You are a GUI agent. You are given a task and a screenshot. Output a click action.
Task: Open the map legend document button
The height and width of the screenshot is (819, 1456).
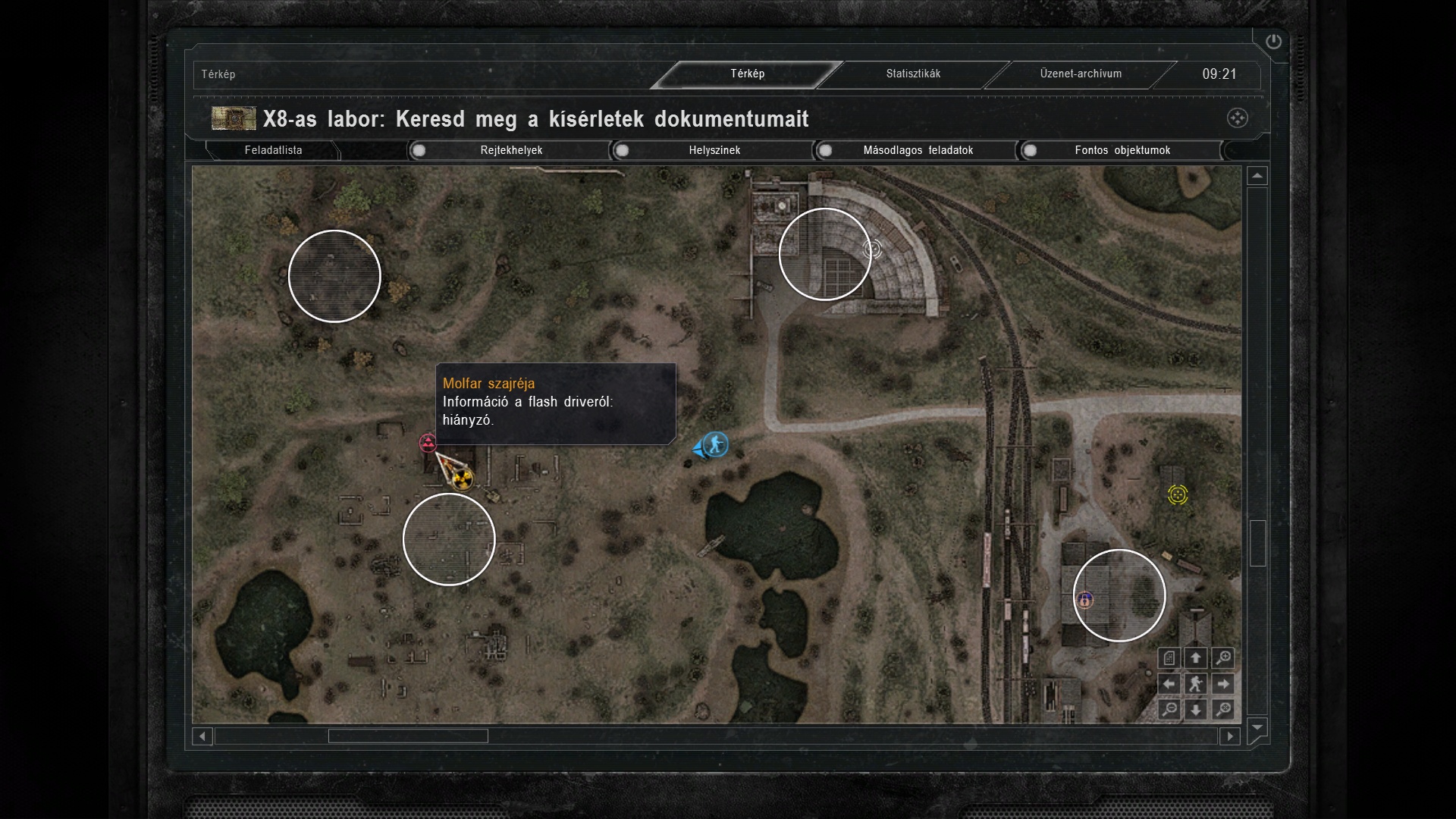click(1169, 658)
